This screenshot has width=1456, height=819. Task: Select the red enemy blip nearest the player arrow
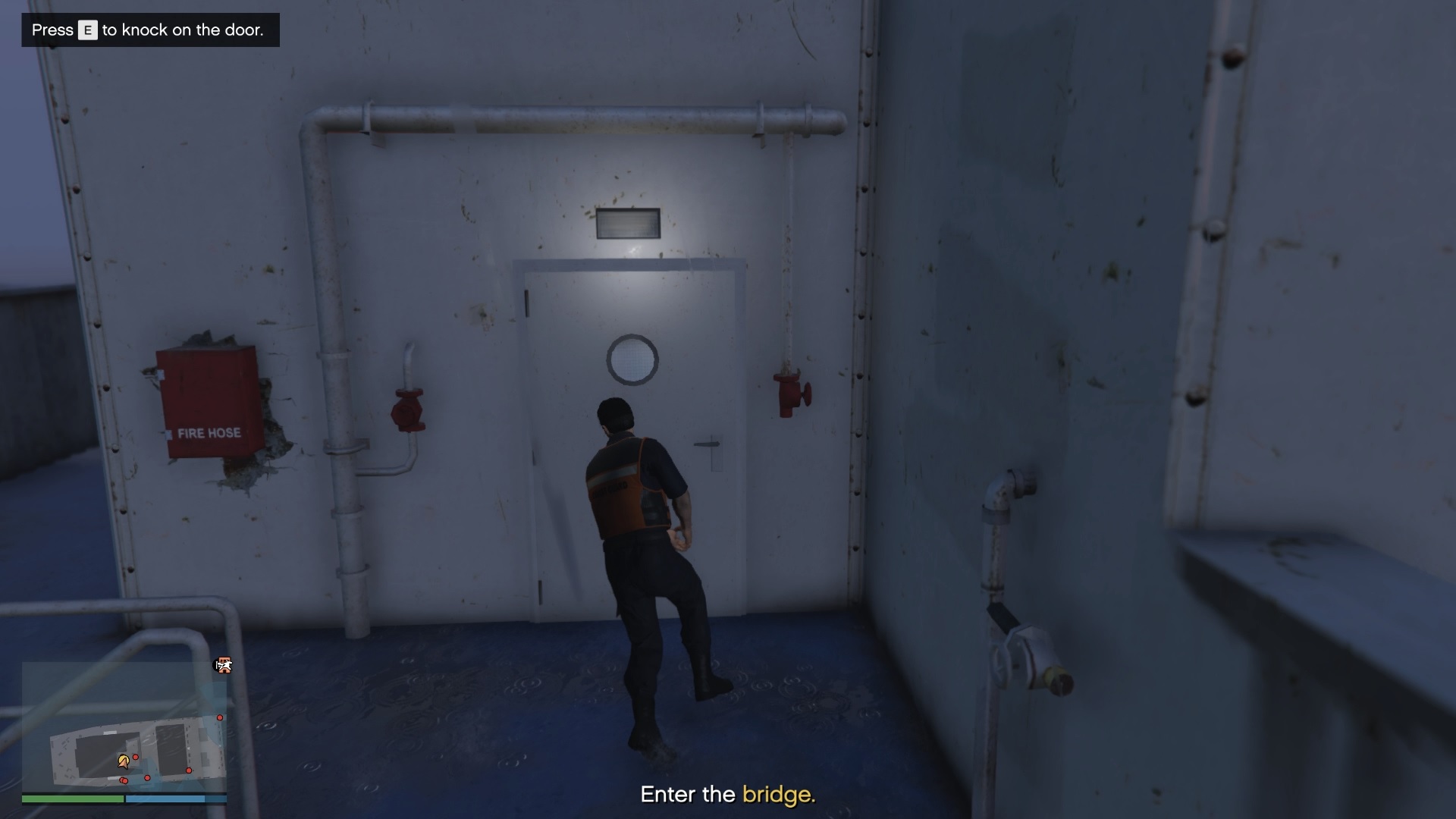click(135, 757)
